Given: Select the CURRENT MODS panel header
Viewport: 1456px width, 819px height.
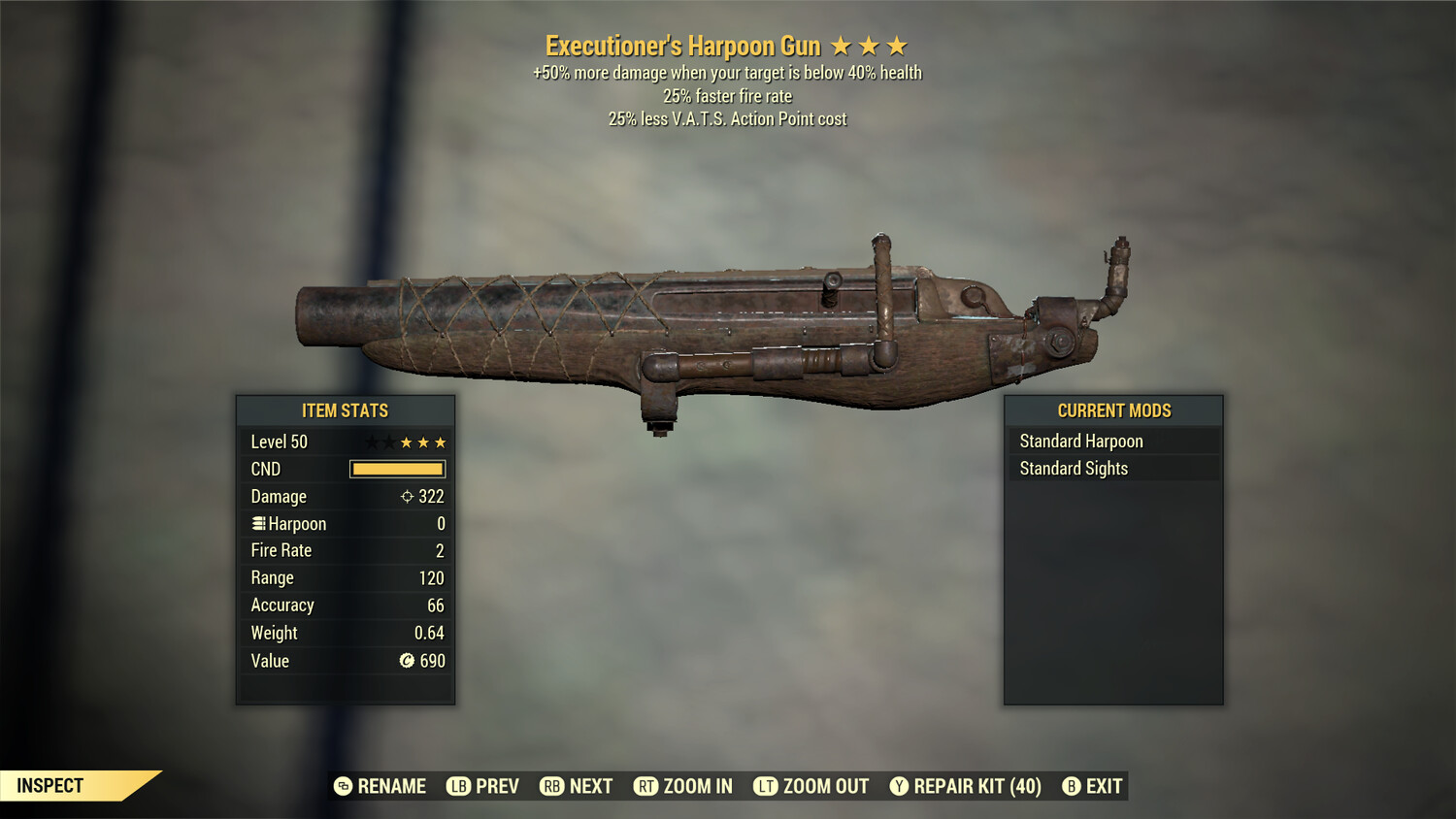Looking at the screenshot, I should [x=1113, y=410].
